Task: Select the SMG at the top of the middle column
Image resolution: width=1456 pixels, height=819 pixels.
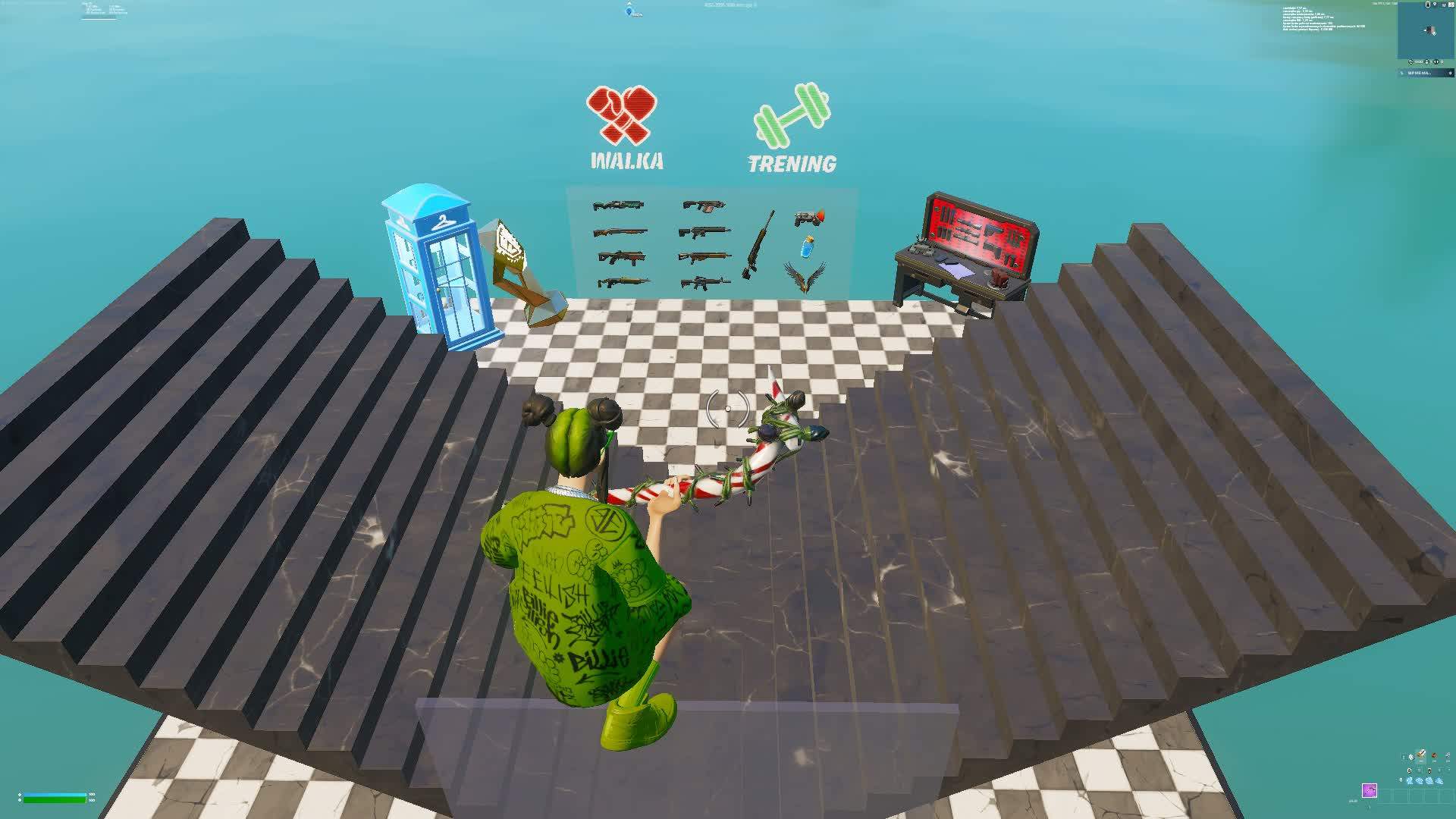Action: click(x=704, y=205)
